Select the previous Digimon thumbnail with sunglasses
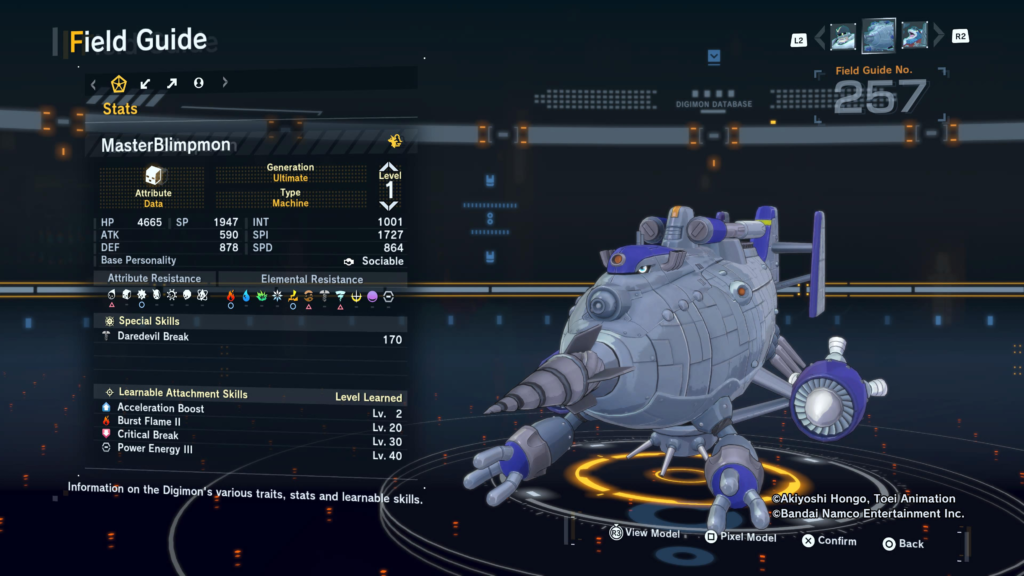Screen dimensions: 1024x576 843,37
